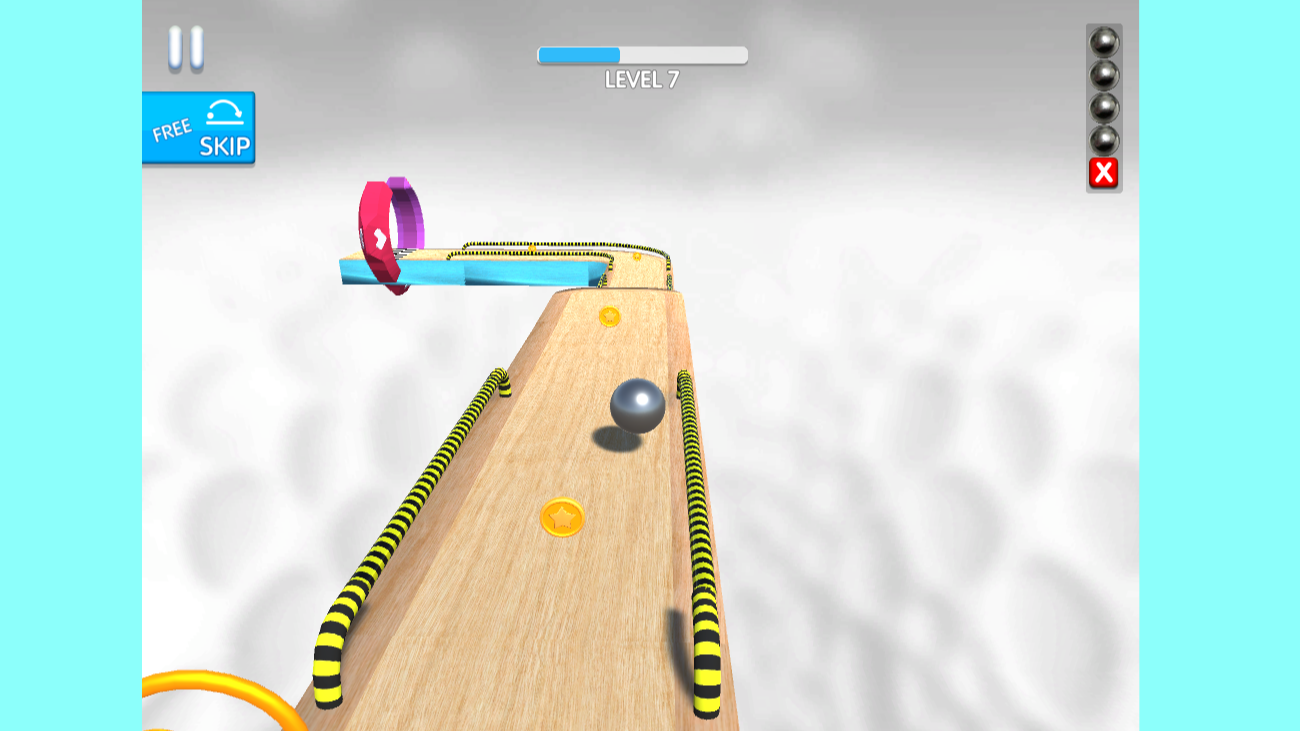Click the white arrow inside the pink ring
1300x731 pixels.
coord(378,238)
